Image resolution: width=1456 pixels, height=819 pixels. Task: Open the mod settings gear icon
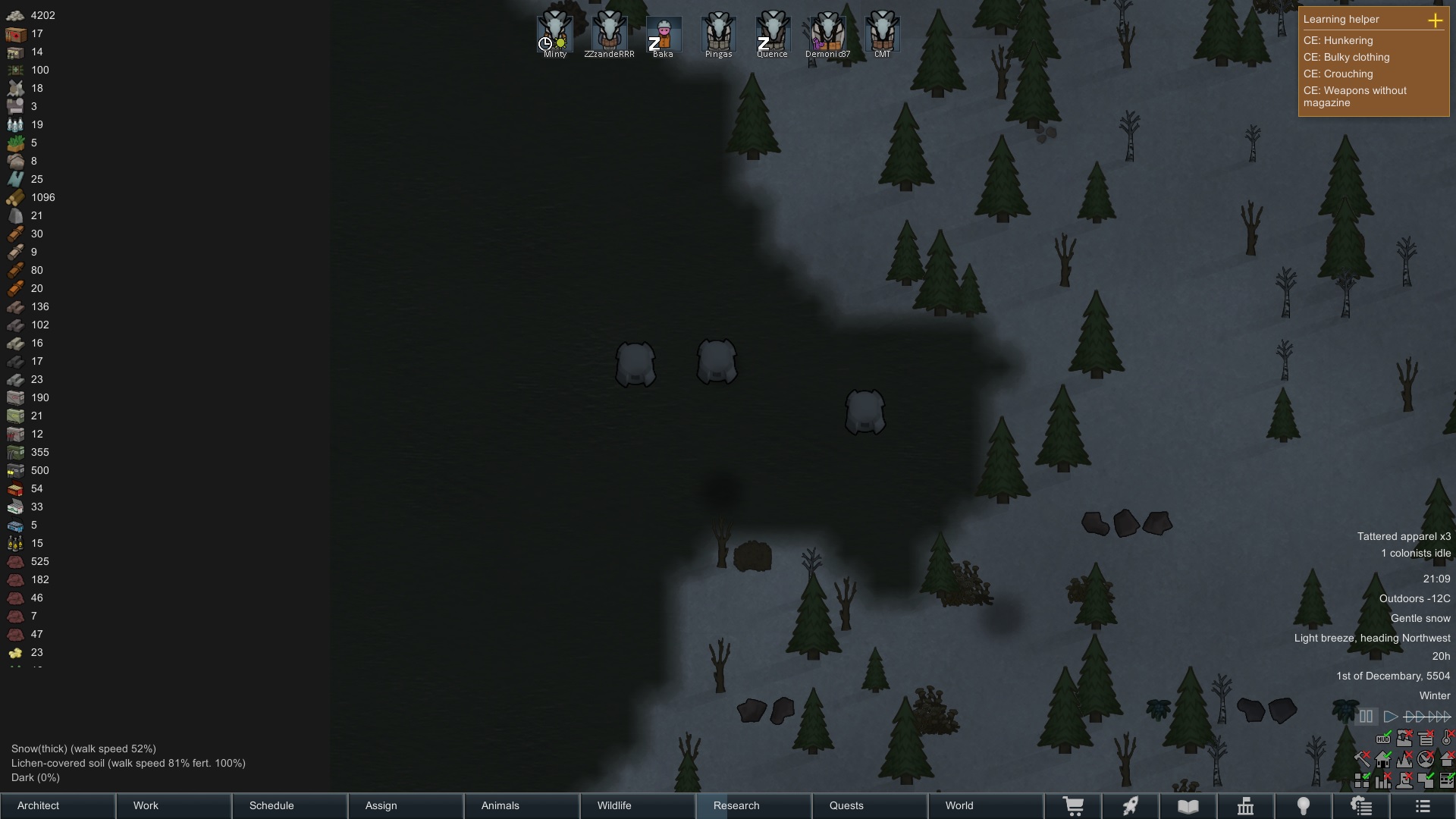coord(1362,806)
